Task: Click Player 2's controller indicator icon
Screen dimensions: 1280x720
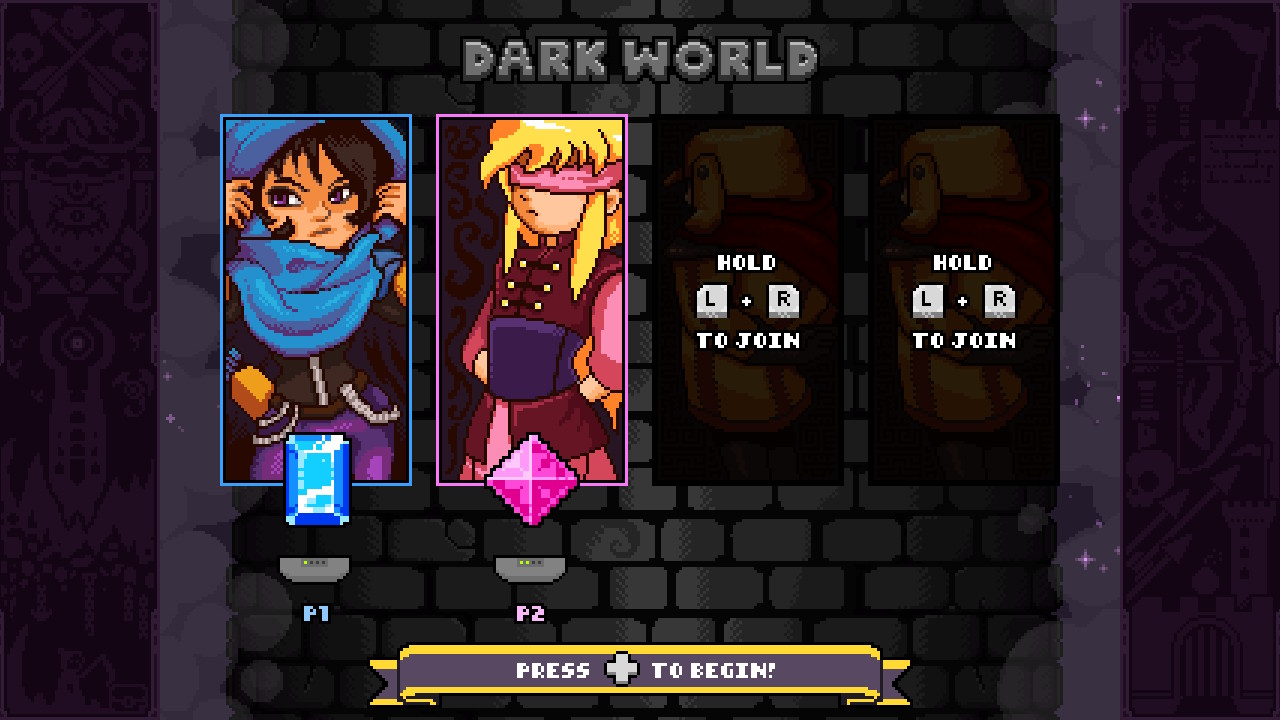Action: [x=532, y=567]
